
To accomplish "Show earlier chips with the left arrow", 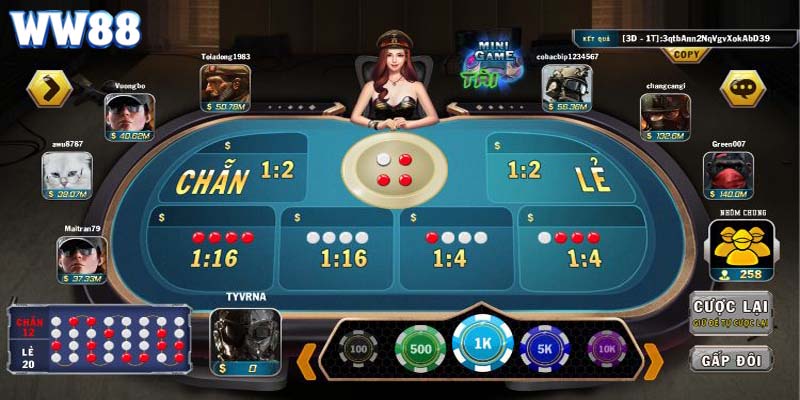I will pyautogui.click(x=307, y=360).
